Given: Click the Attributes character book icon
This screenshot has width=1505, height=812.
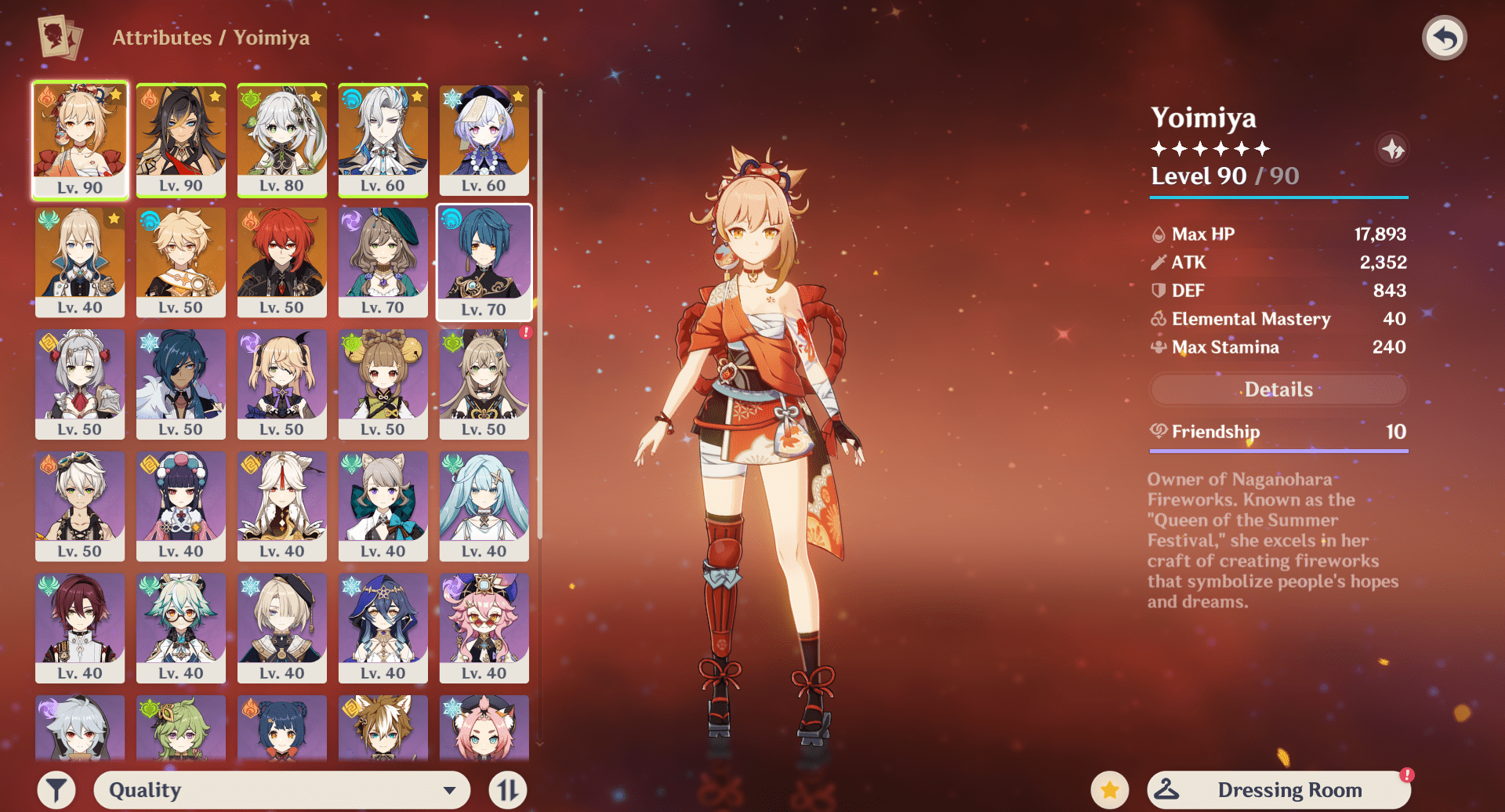Looking at the screenshot, I should click(x=60, y=37).
